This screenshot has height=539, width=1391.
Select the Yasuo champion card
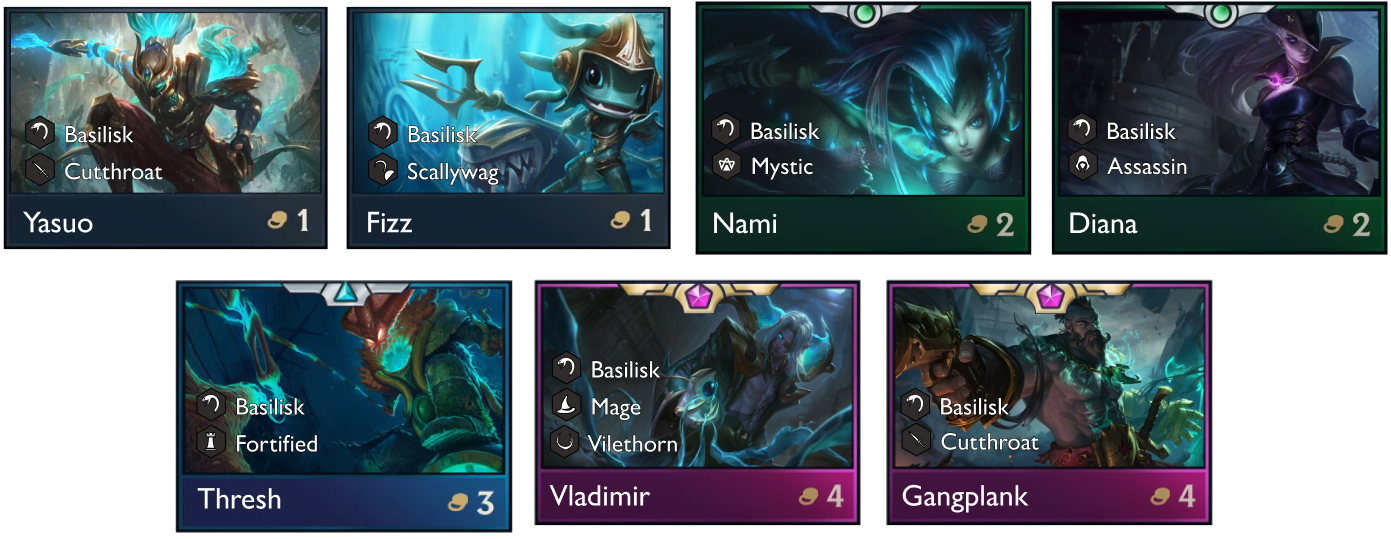click(x=167, y=127)
